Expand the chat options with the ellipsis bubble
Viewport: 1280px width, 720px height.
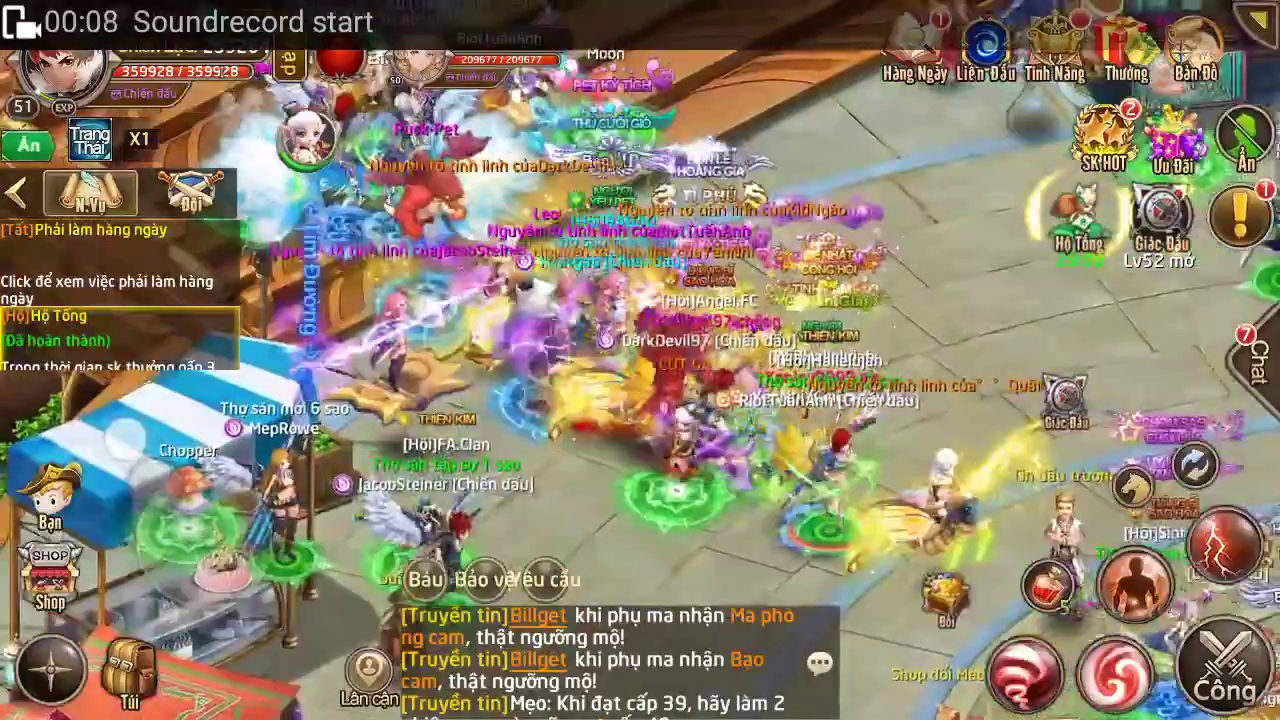[x=820, y=662]
